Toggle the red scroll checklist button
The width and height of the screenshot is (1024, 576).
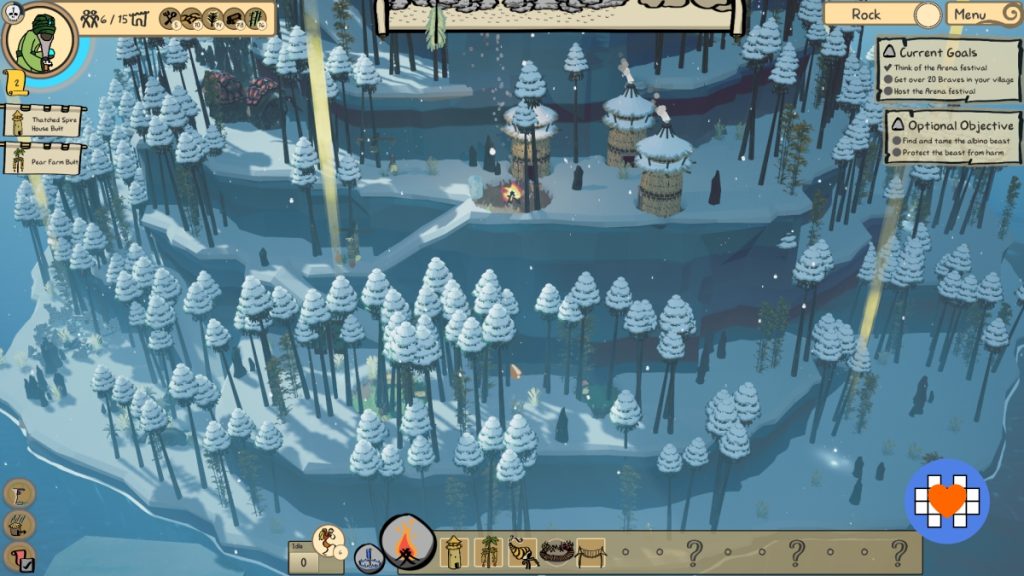[x=20, y=557]
